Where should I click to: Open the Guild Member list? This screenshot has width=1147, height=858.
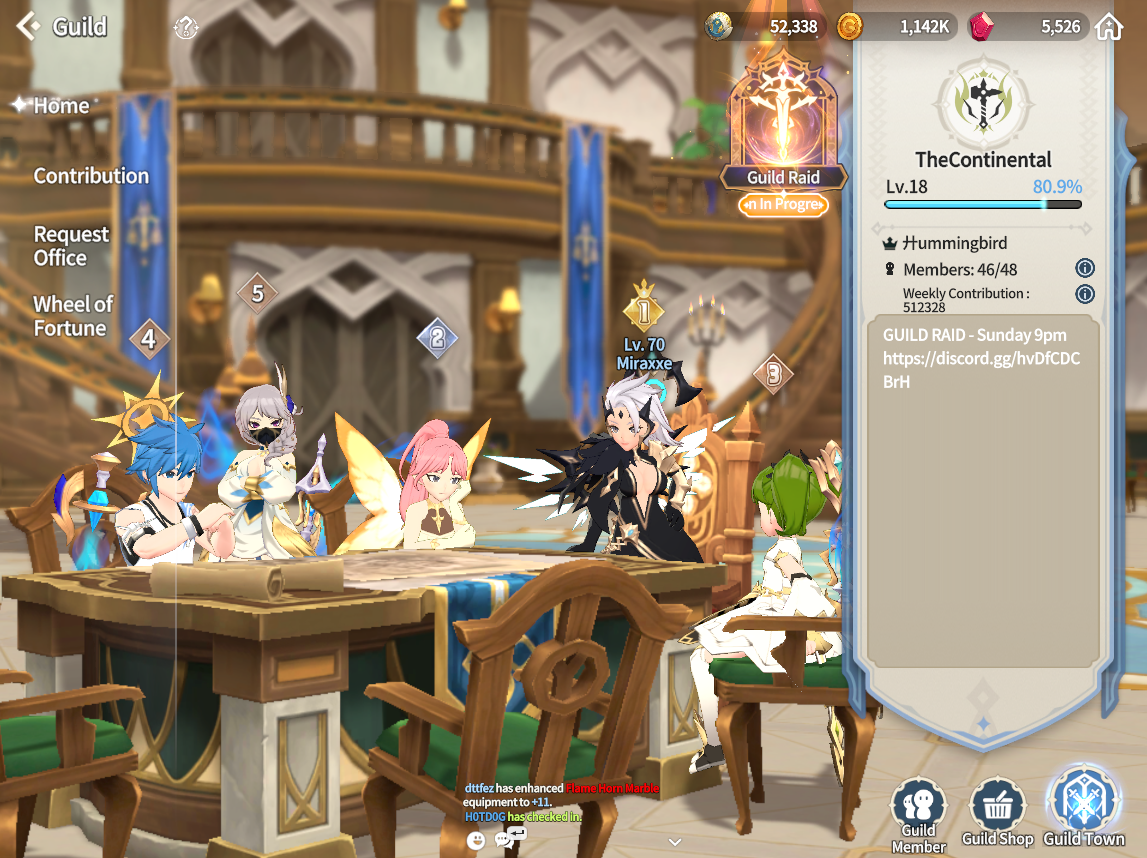pyautogui.click(x=918, y=815)
